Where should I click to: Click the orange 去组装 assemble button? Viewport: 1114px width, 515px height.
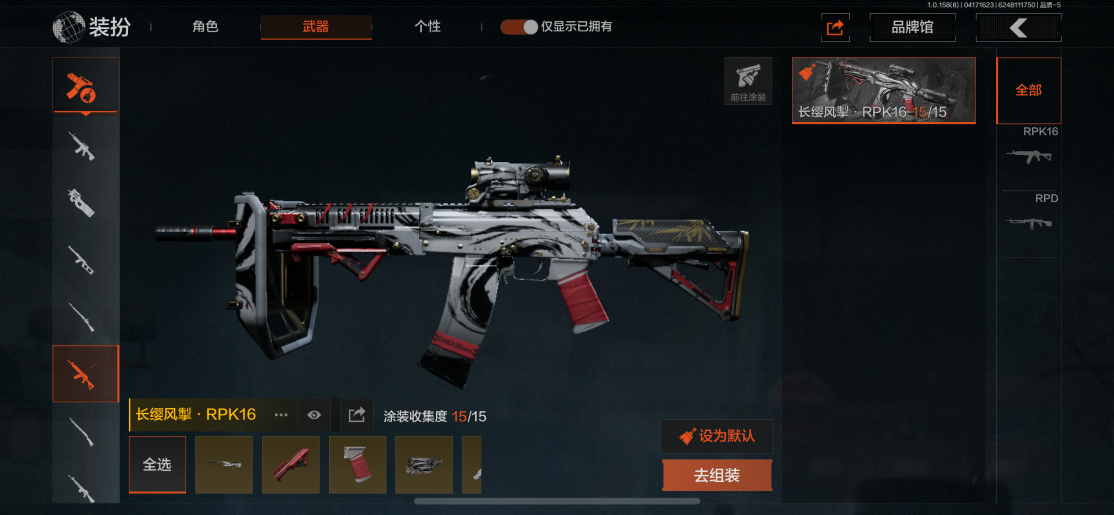717,476
